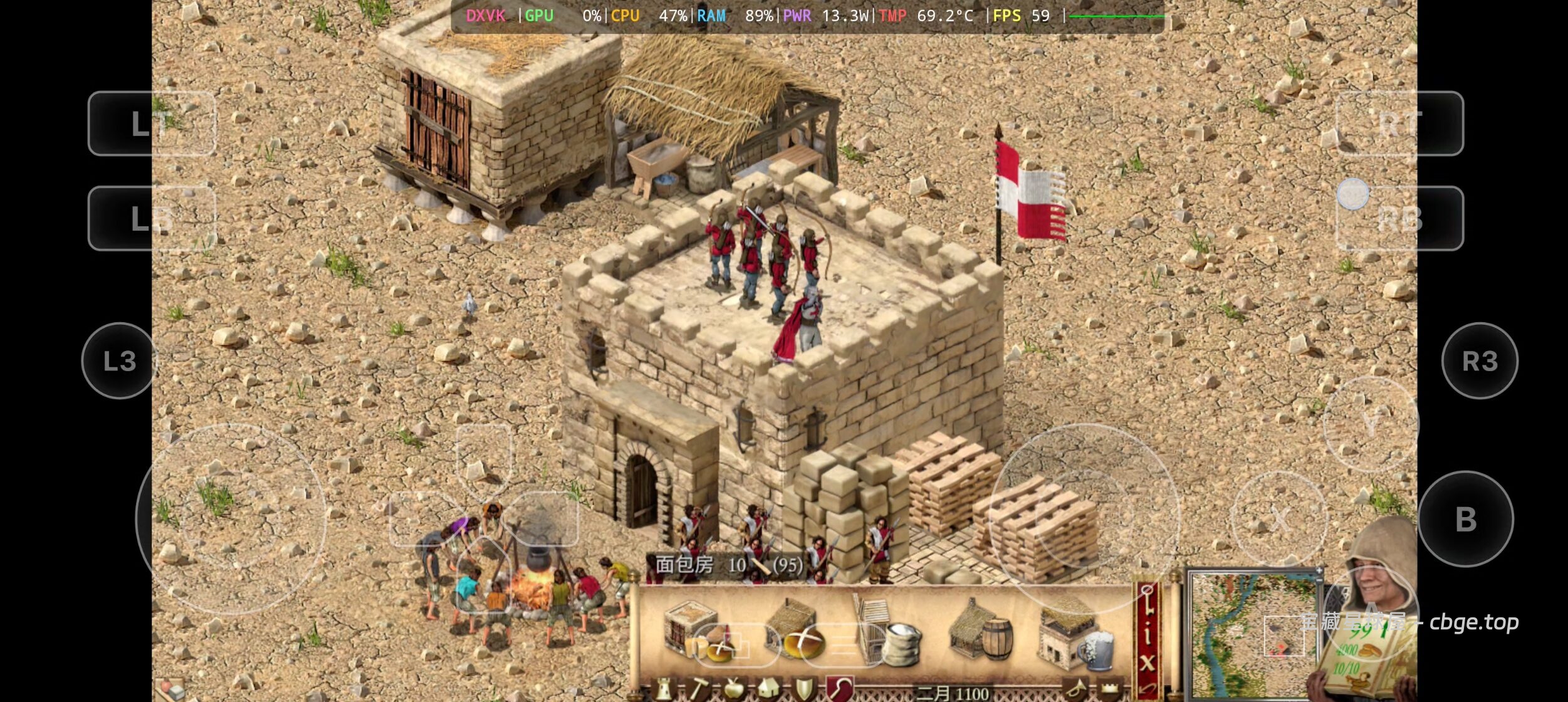Switch to the castle tower building category
The image size is (1568, 702).
tap(664, 691)
